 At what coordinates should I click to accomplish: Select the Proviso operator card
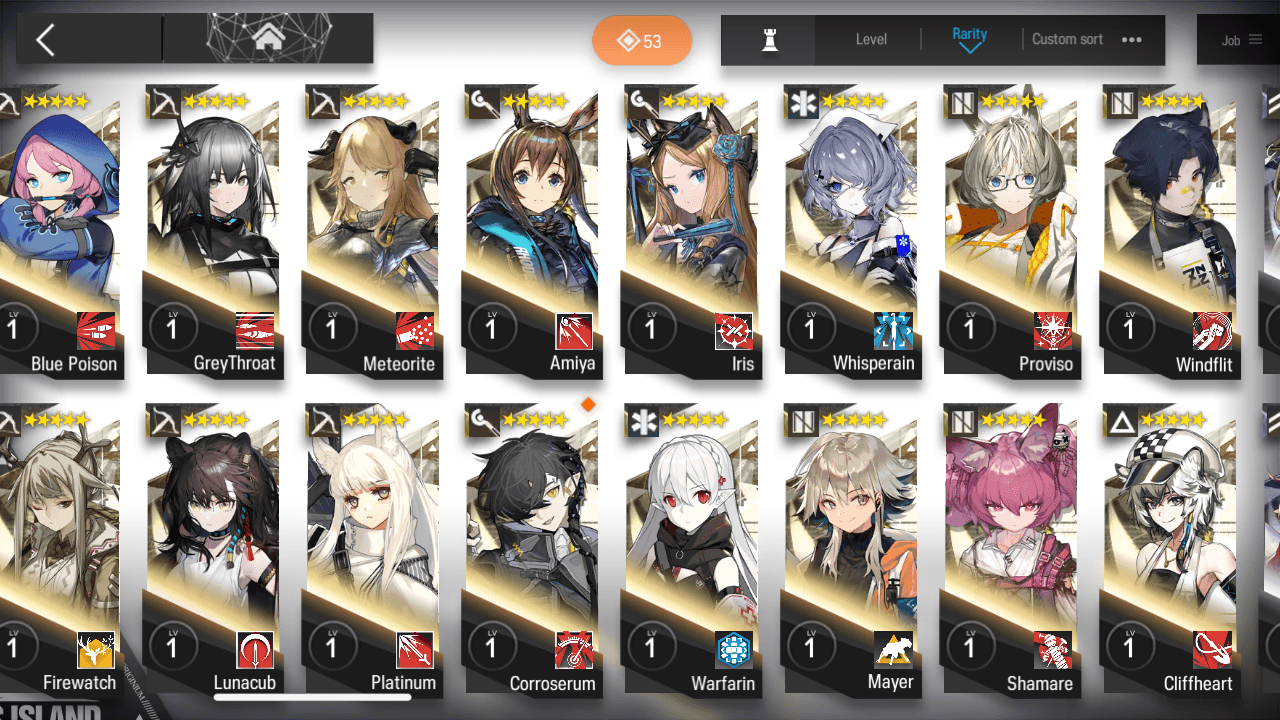tap(1010, 230)
